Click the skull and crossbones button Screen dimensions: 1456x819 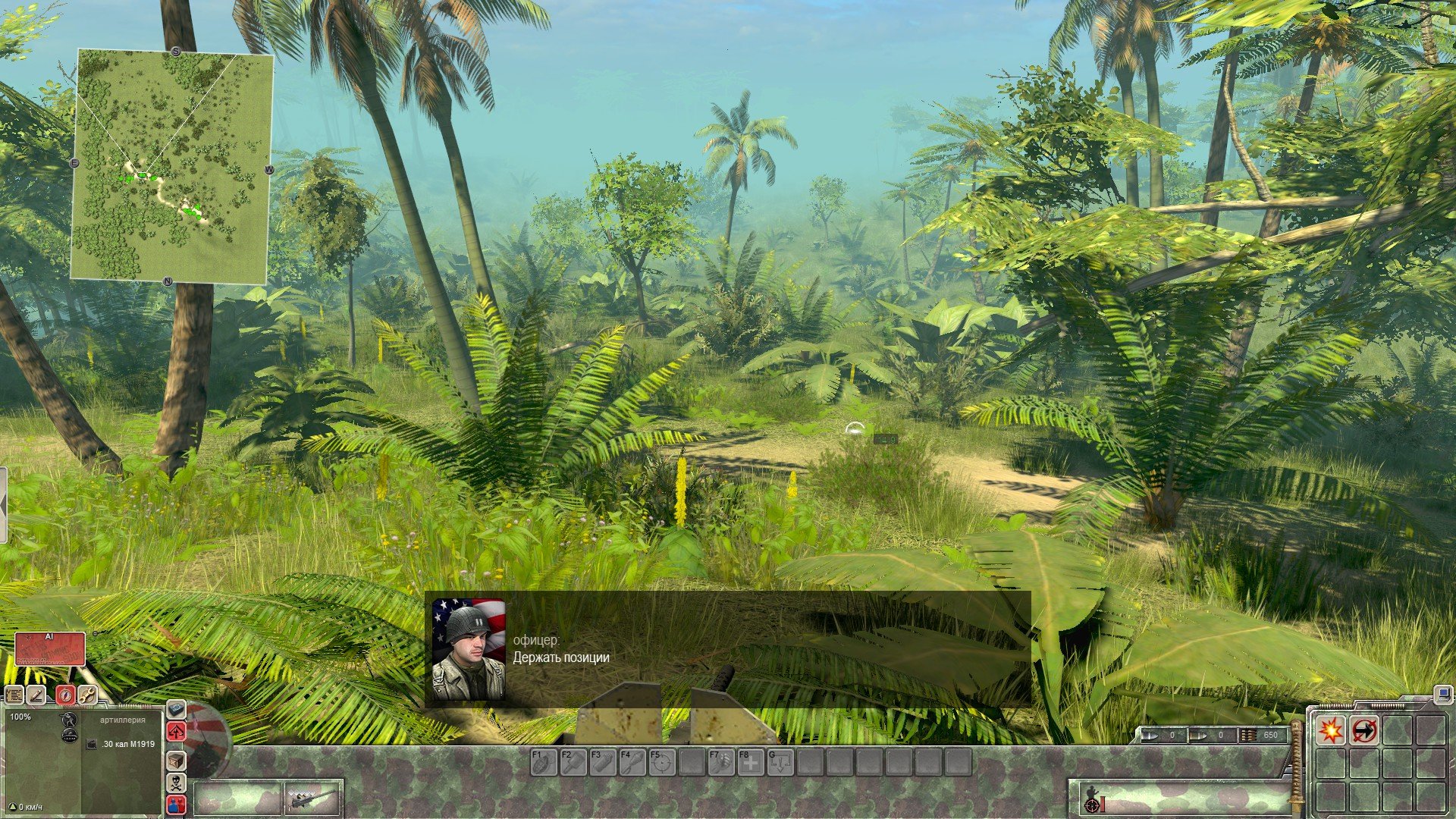[175, 782]
